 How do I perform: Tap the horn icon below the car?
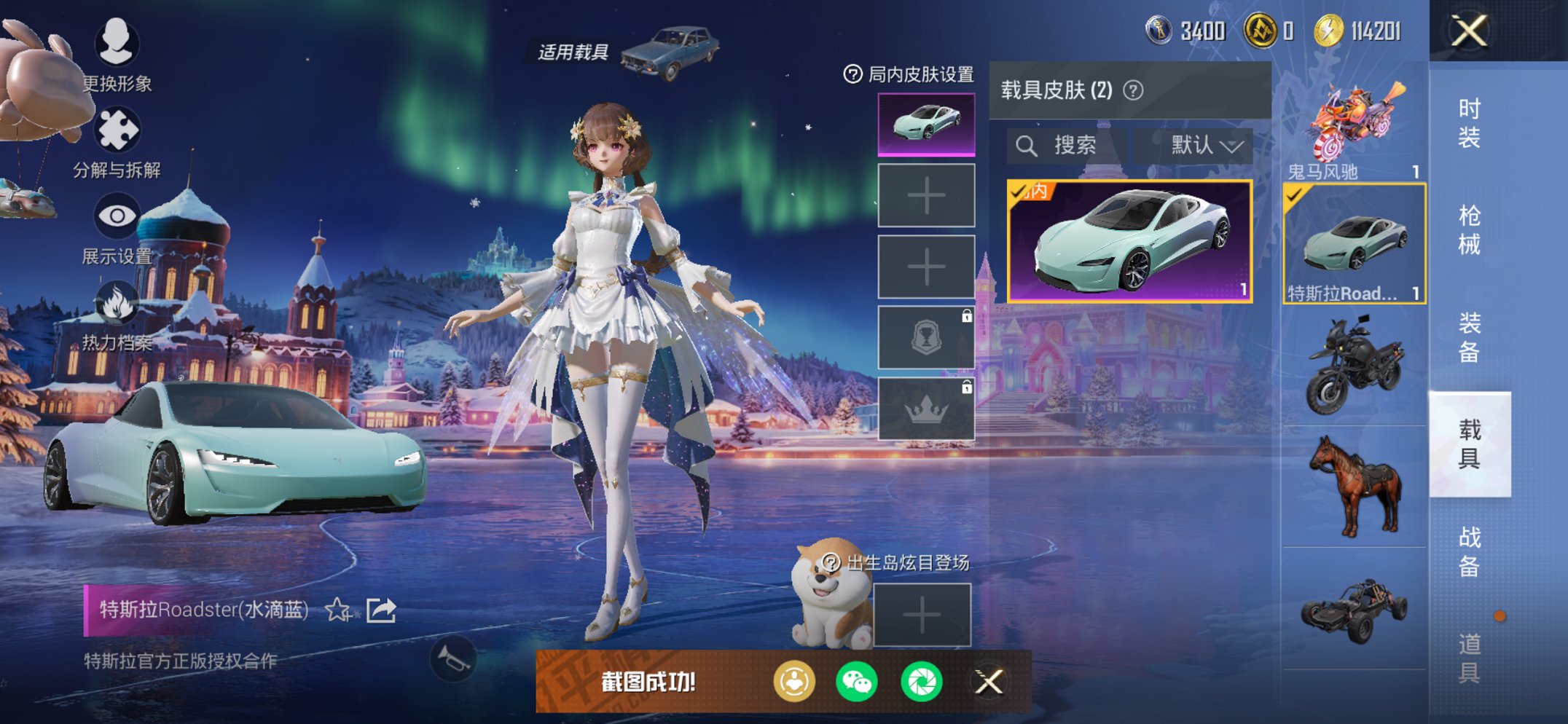(x=455, y=658)
